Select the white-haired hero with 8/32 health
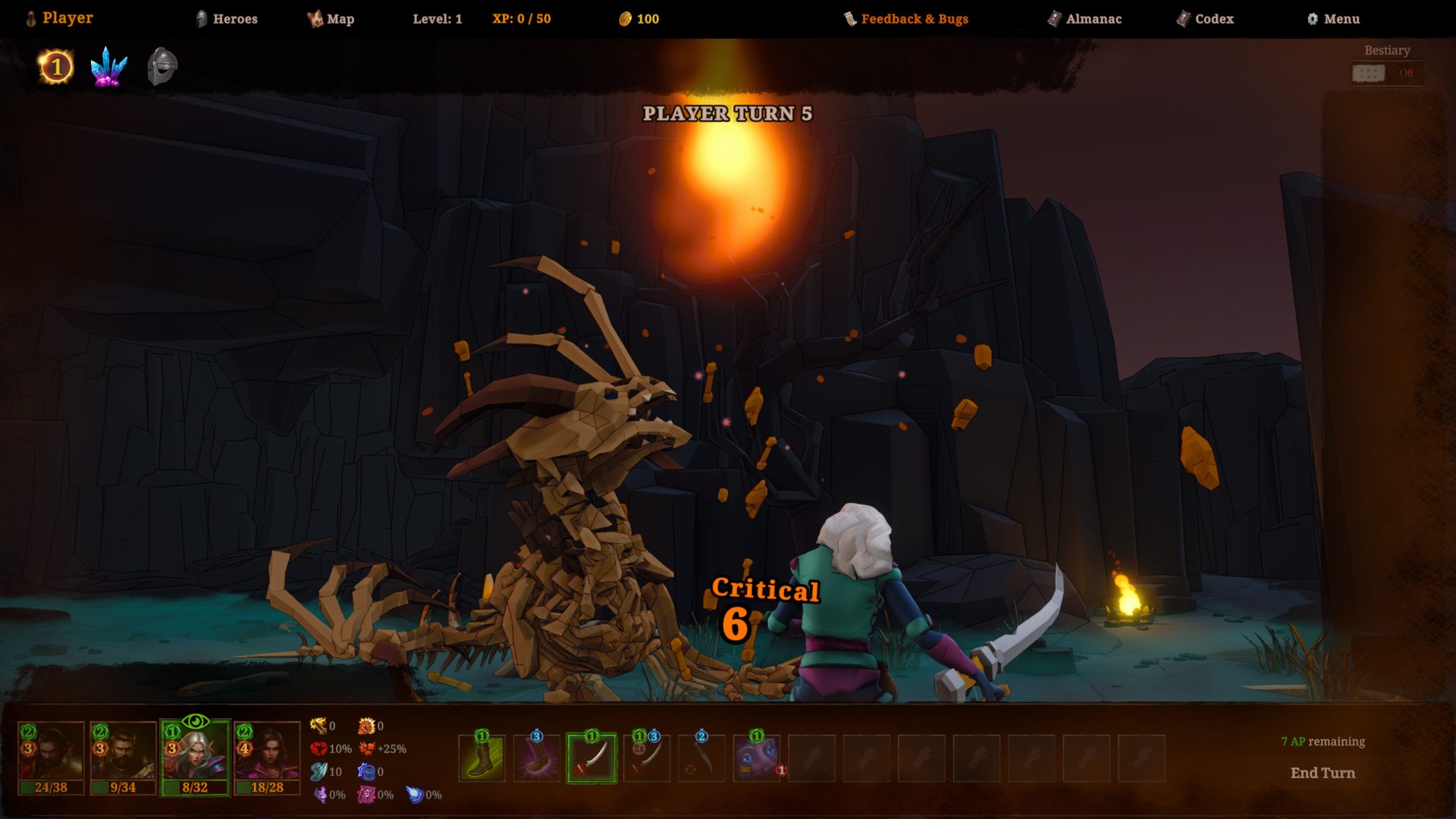The height and width of the screenshot is (819, 1456). pos(195,757)
